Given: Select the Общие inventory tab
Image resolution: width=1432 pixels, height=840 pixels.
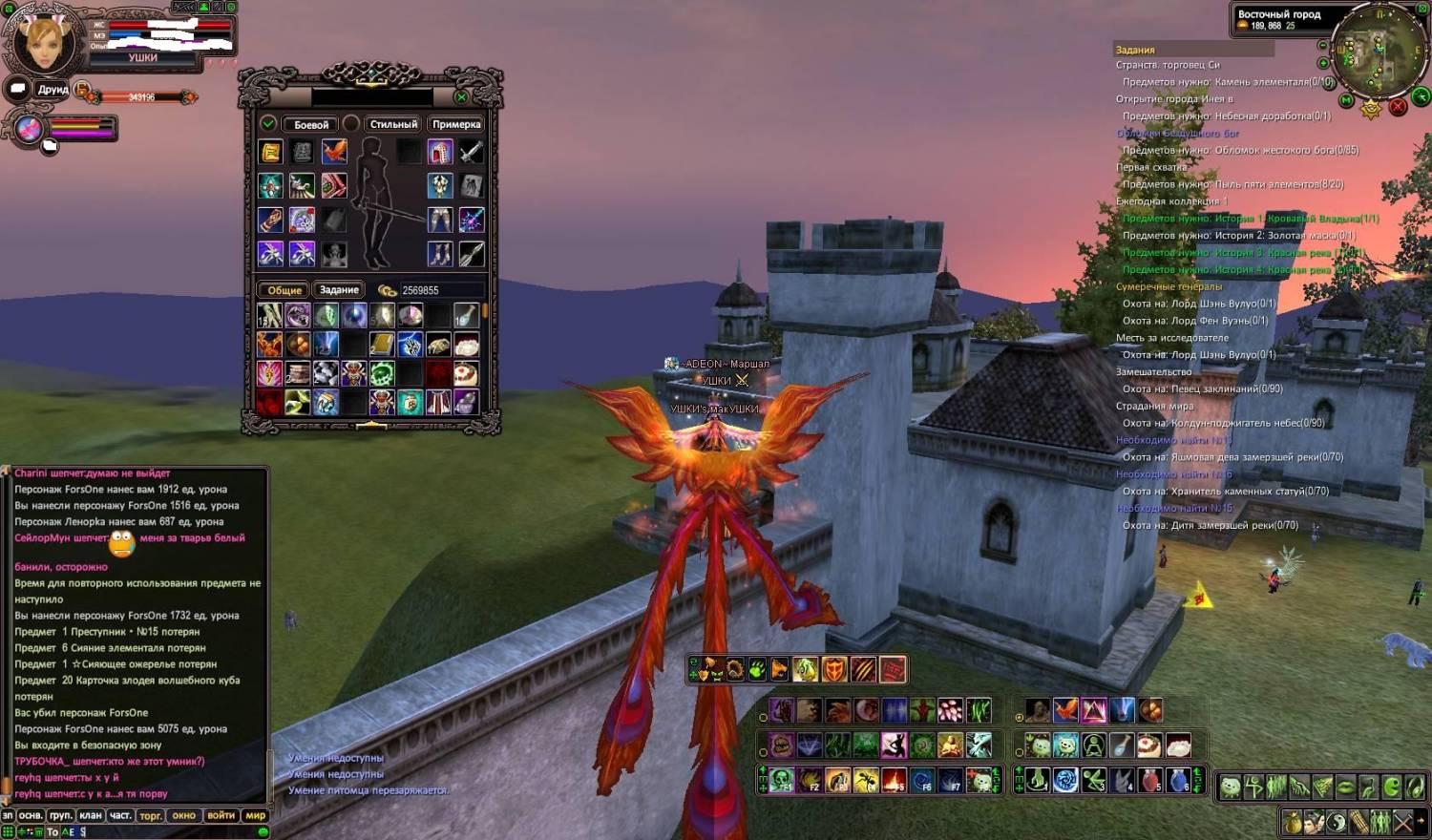Looking at the screenshot, I should click(x=284, y=290).
